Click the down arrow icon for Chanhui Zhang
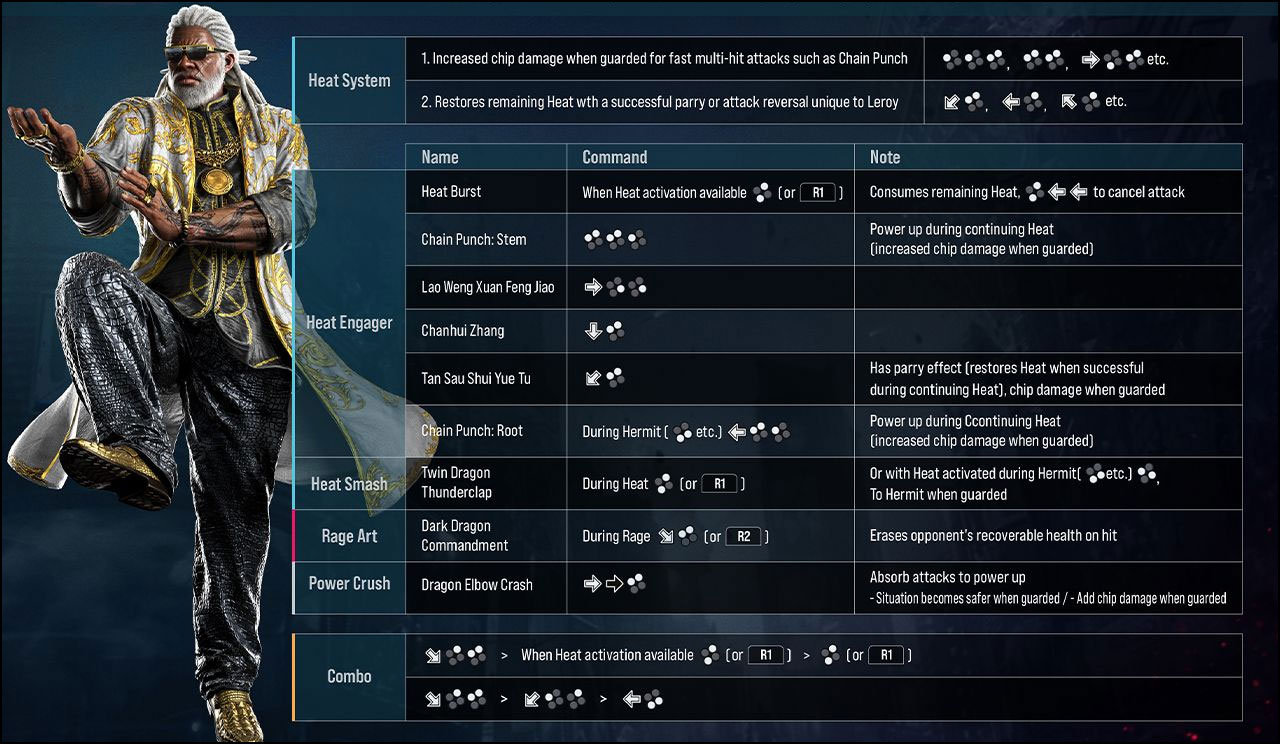Screen dimensions: 1280x744 [x=592, y=330]
